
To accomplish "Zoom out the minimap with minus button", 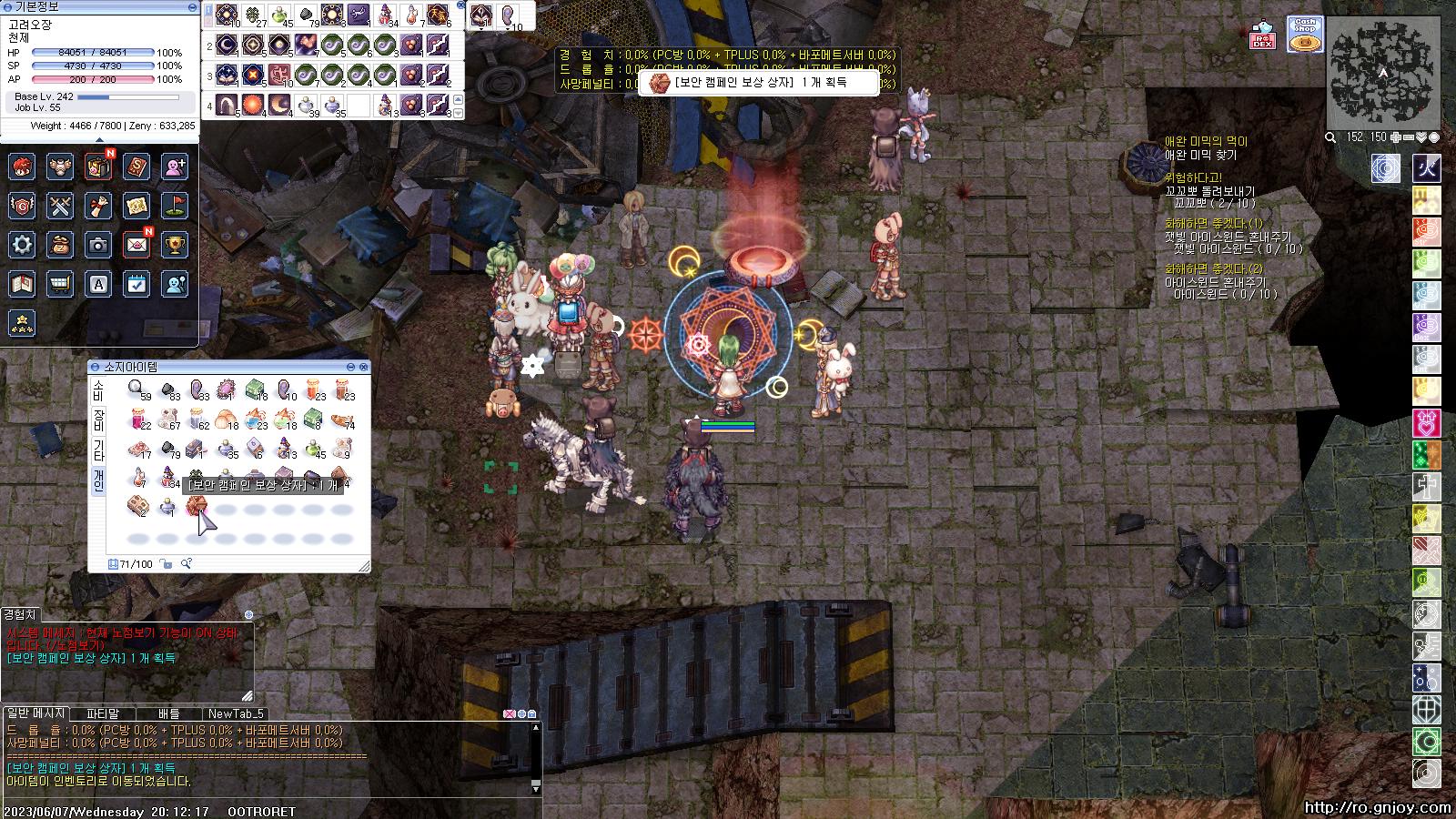I will (1408, 137).
